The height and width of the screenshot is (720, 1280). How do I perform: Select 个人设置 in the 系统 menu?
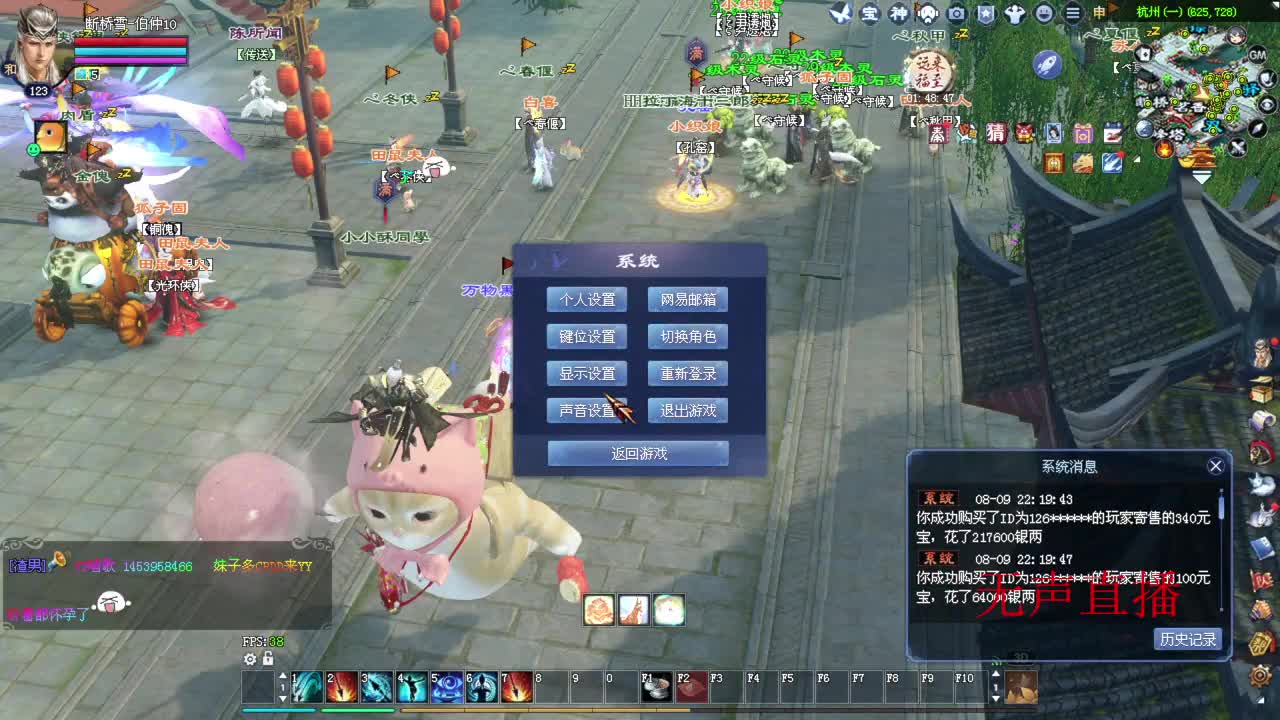[x=586, y=299]
